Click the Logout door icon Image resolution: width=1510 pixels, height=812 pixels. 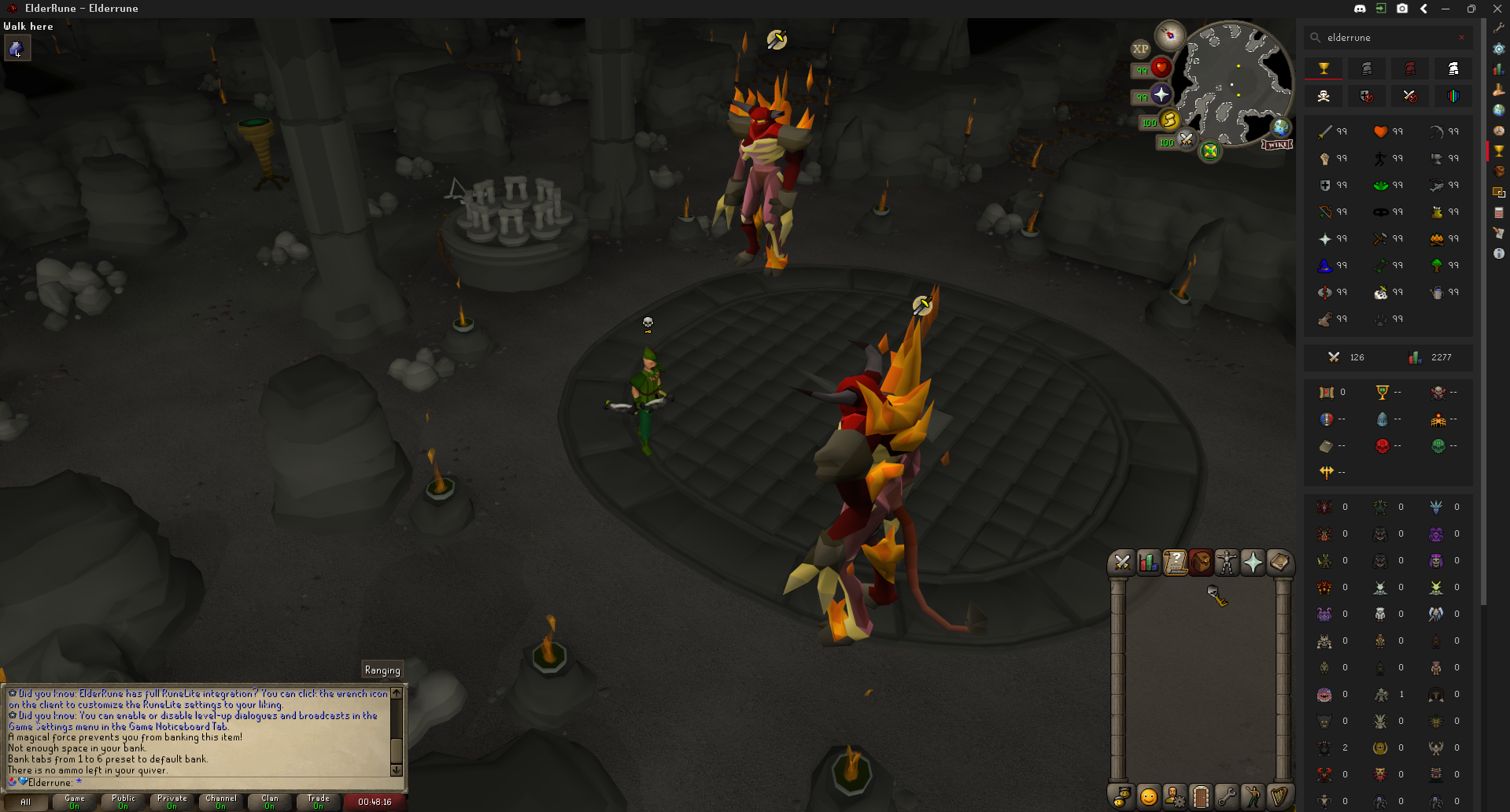[1202, 796]
